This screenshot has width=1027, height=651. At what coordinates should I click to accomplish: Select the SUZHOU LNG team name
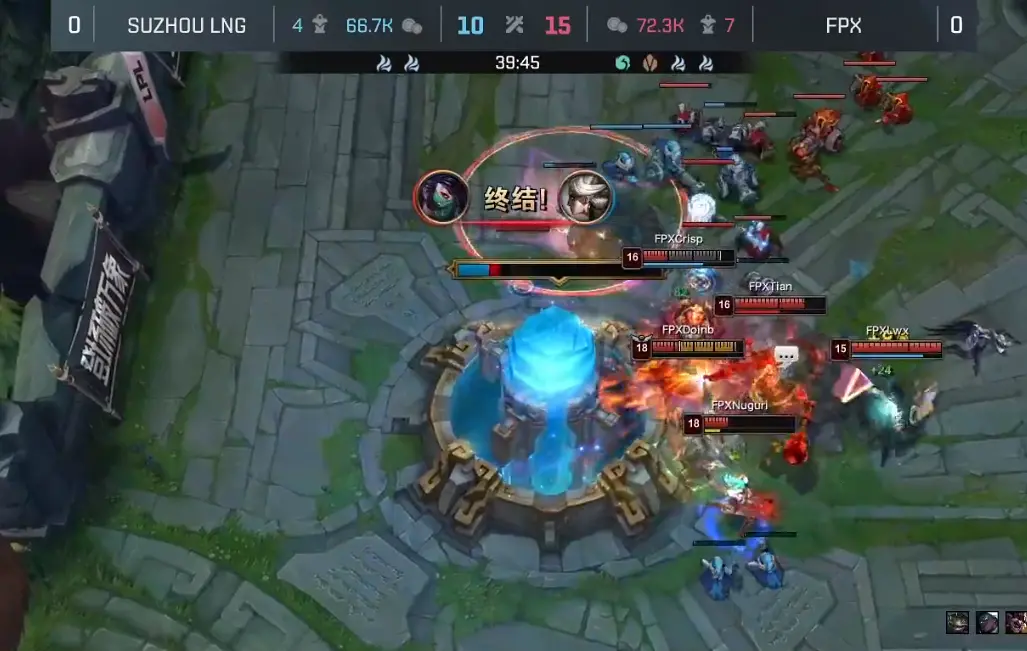pyautogui.click(x=187, y=25)
